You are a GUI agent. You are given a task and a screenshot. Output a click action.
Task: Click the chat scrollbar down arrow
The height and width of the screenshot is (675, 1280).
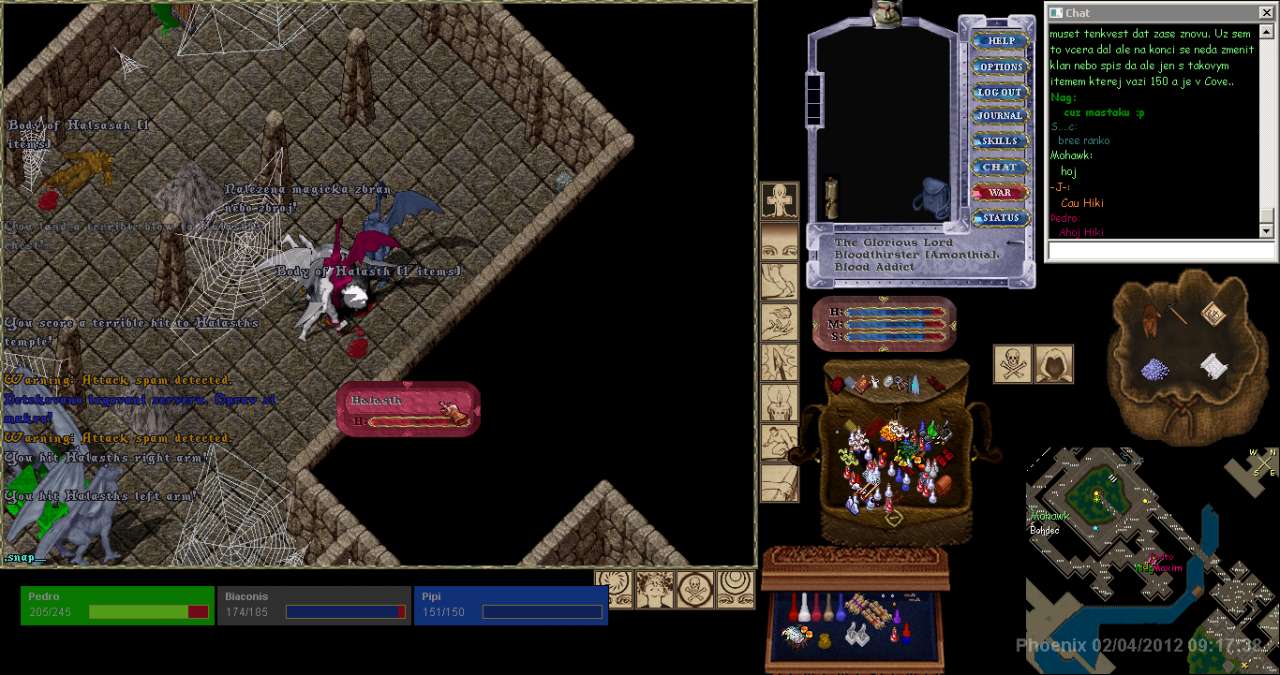tap(1267, 231)
